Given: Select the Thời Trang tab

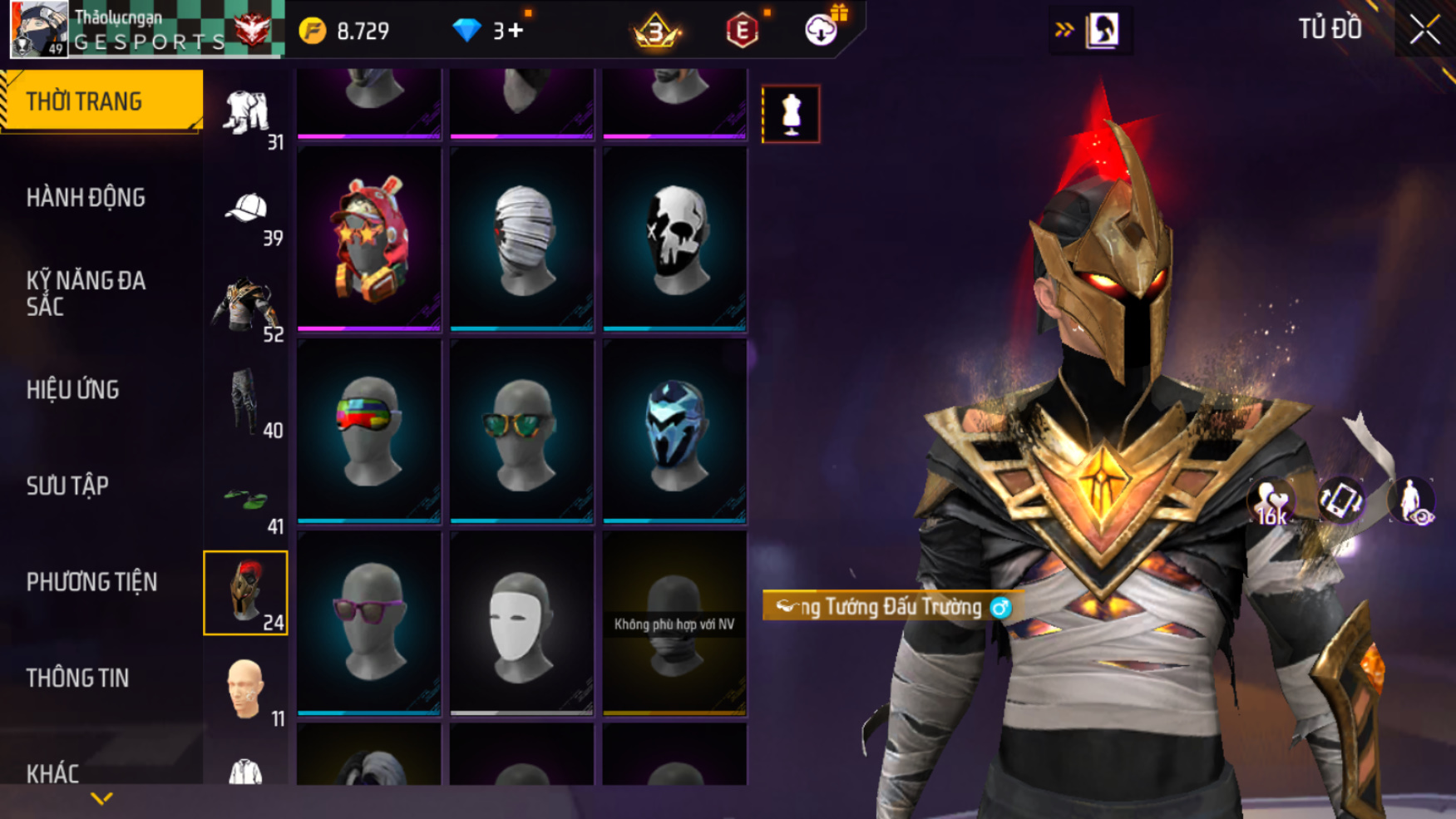Looking at the screenshot, I should click(x=101, y=101).
